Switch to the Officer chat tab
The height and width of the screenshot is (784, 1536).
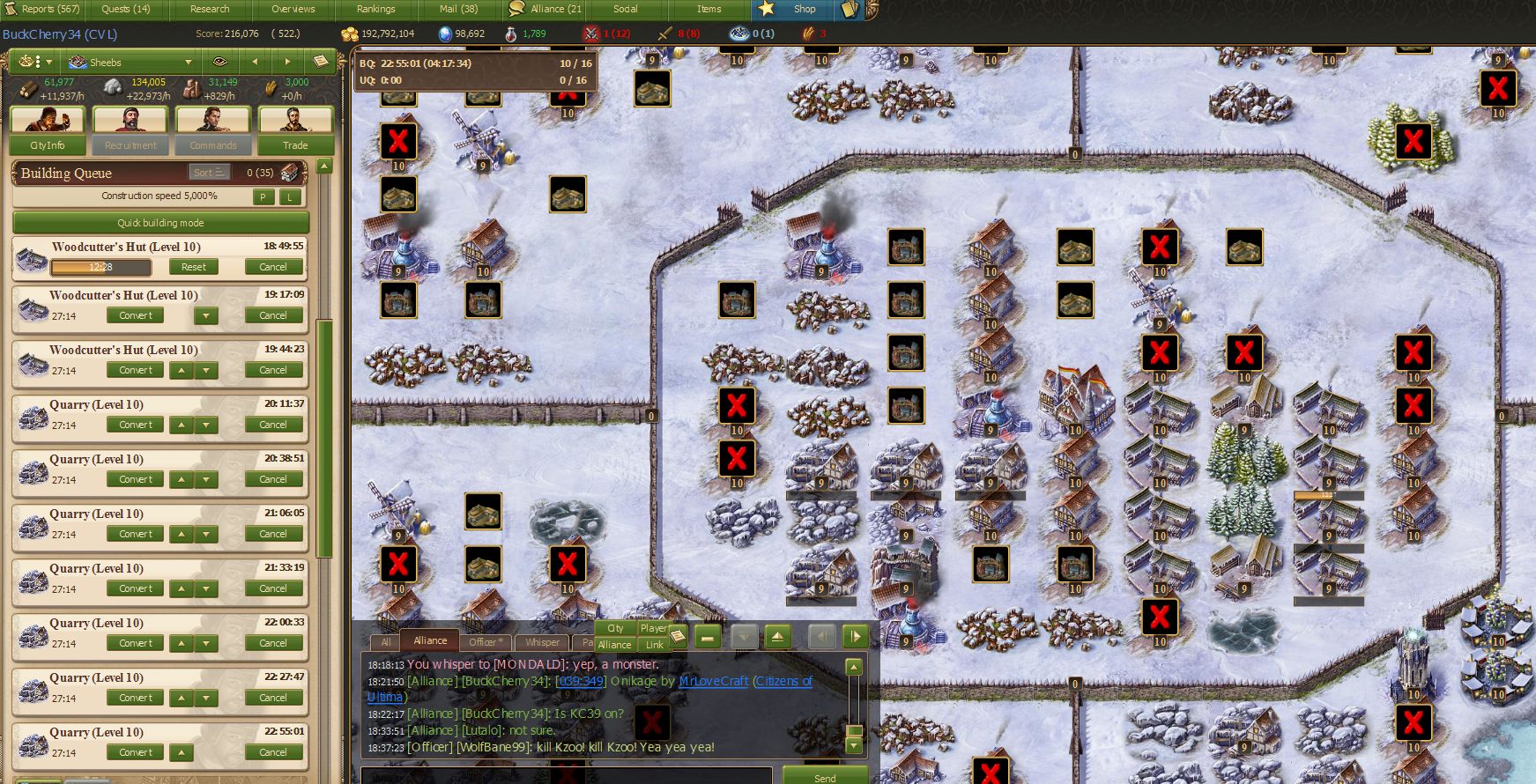coord(485,642)
